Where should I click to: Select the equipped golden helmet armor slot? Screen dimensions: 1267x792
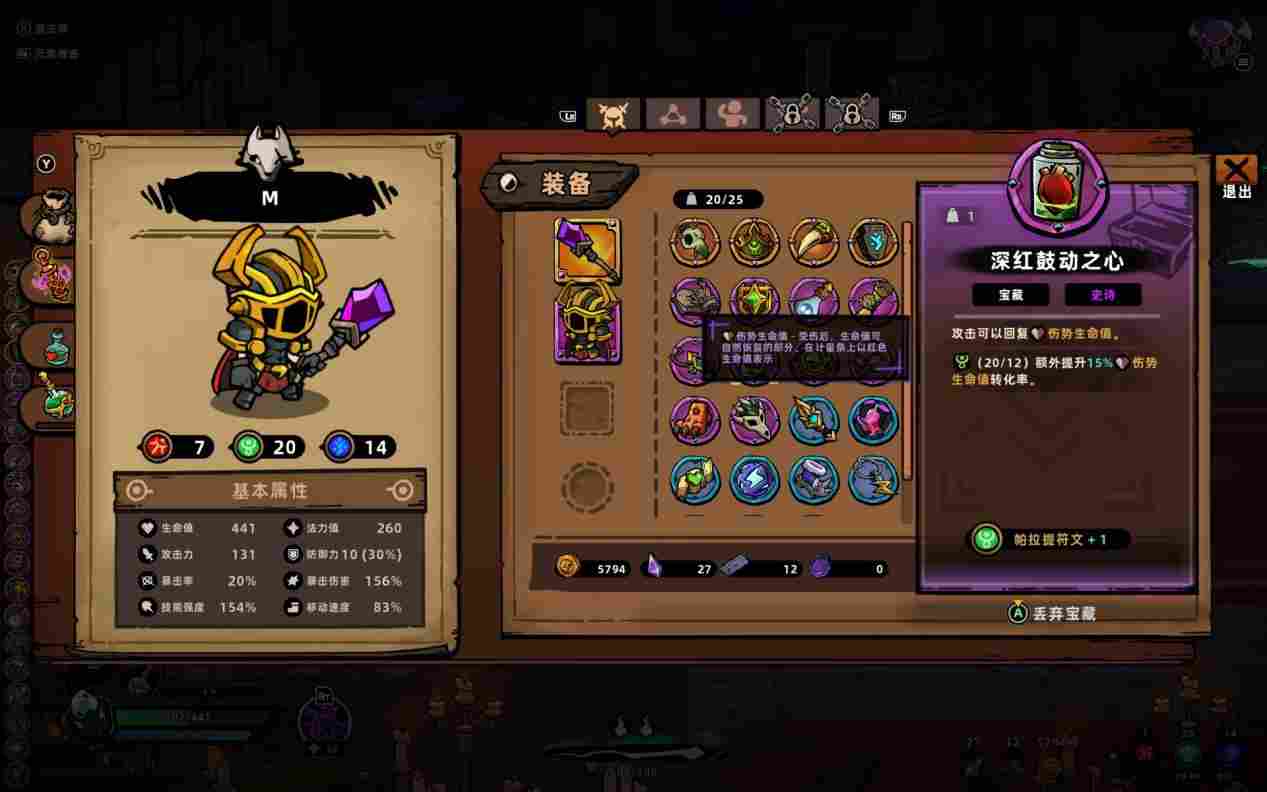tap(587, 322)
